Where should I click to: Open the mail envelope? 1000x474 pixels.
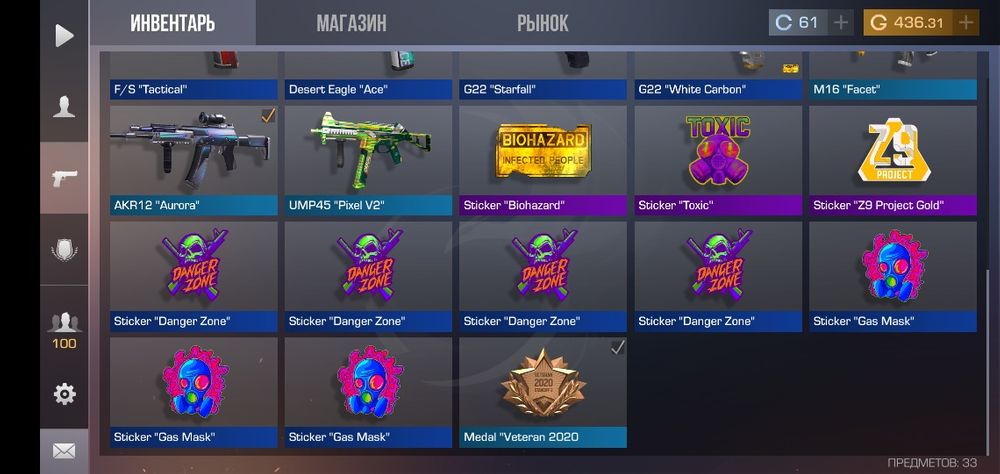coord(64,451)
